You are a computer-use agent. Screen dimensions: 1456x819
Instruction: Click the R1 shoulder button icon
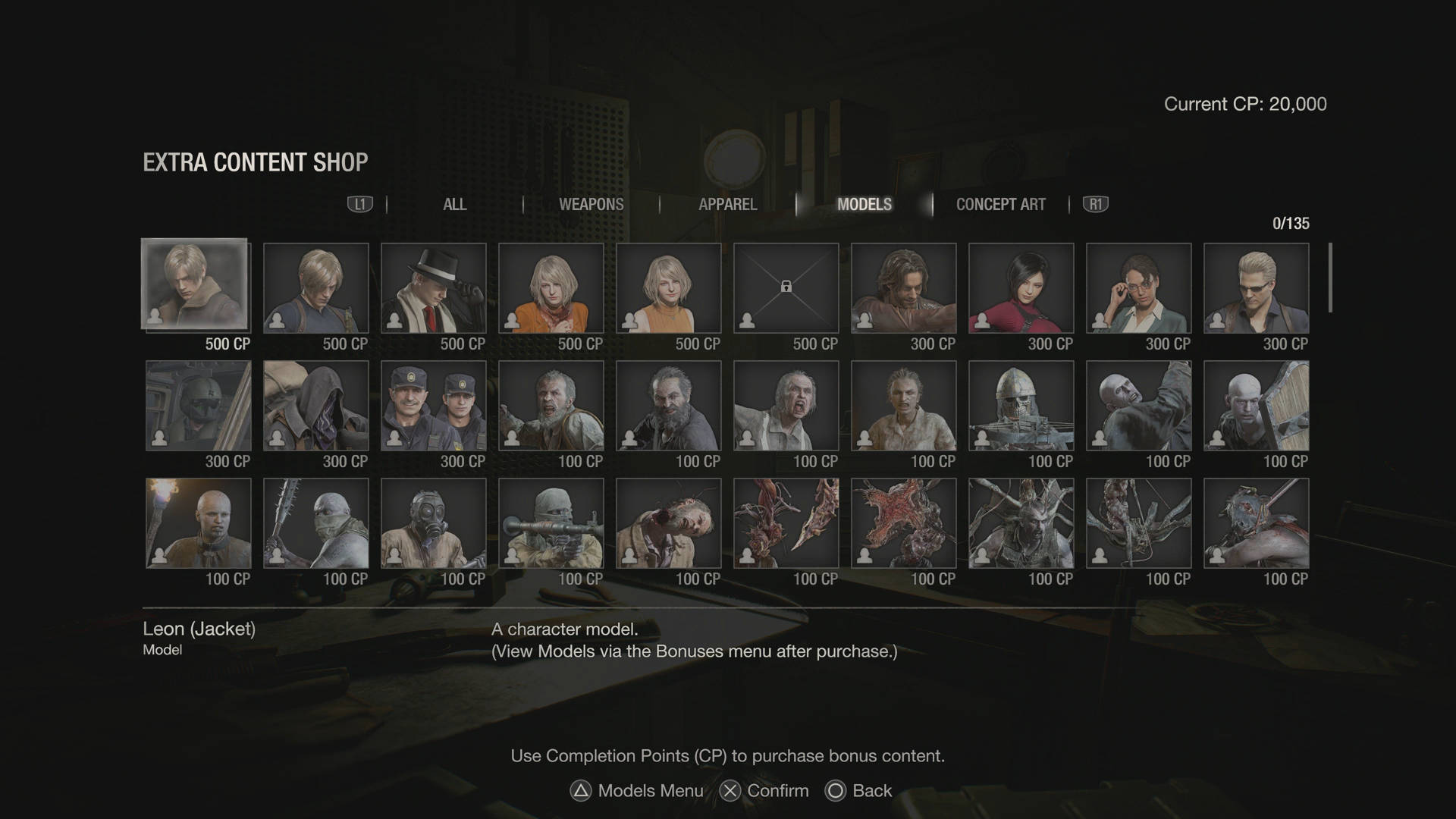pyautogui.click(x=1095, y=204)
